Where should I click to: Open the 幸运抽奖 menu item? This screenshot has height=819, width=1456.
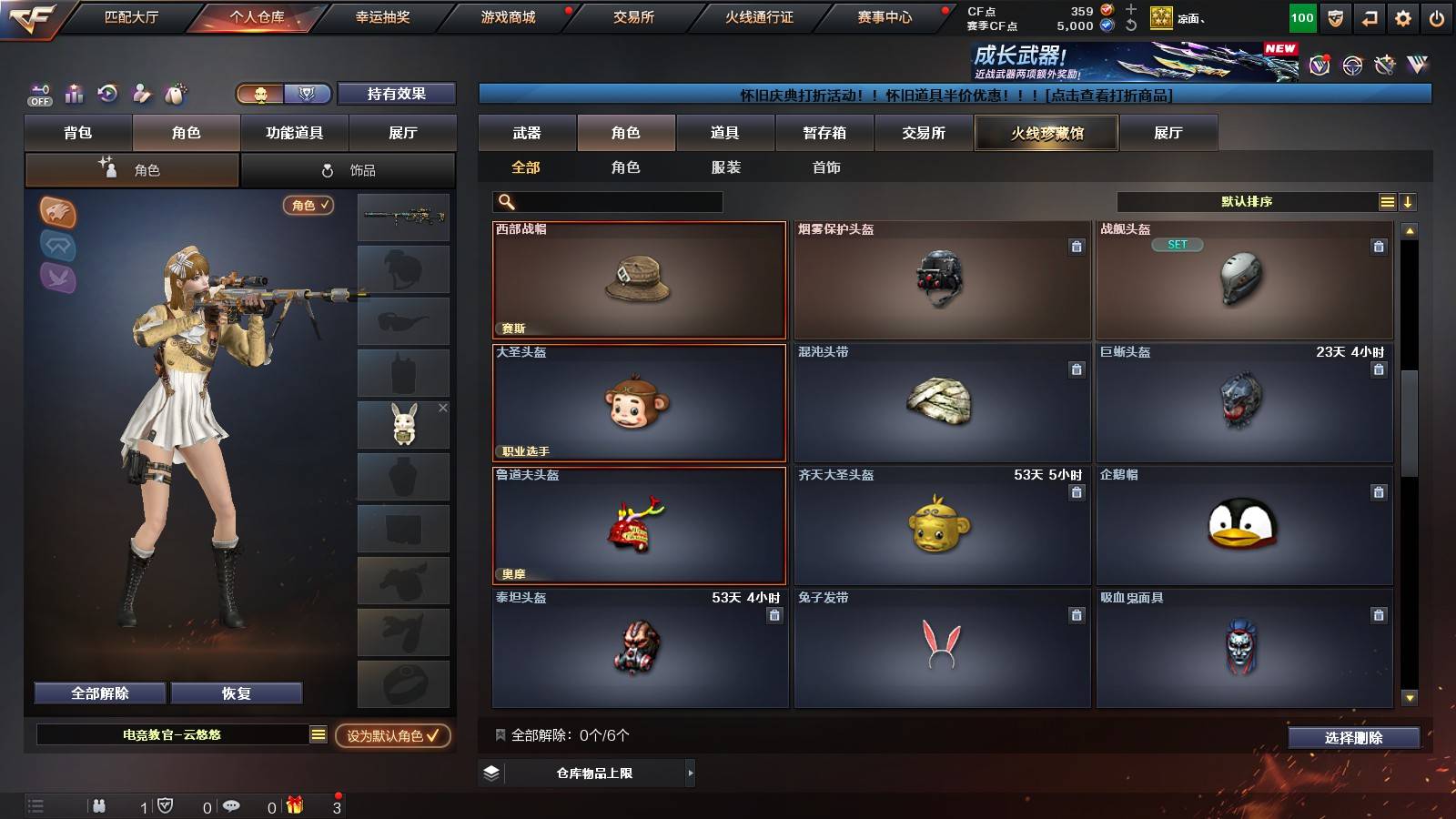click(384, 16)
